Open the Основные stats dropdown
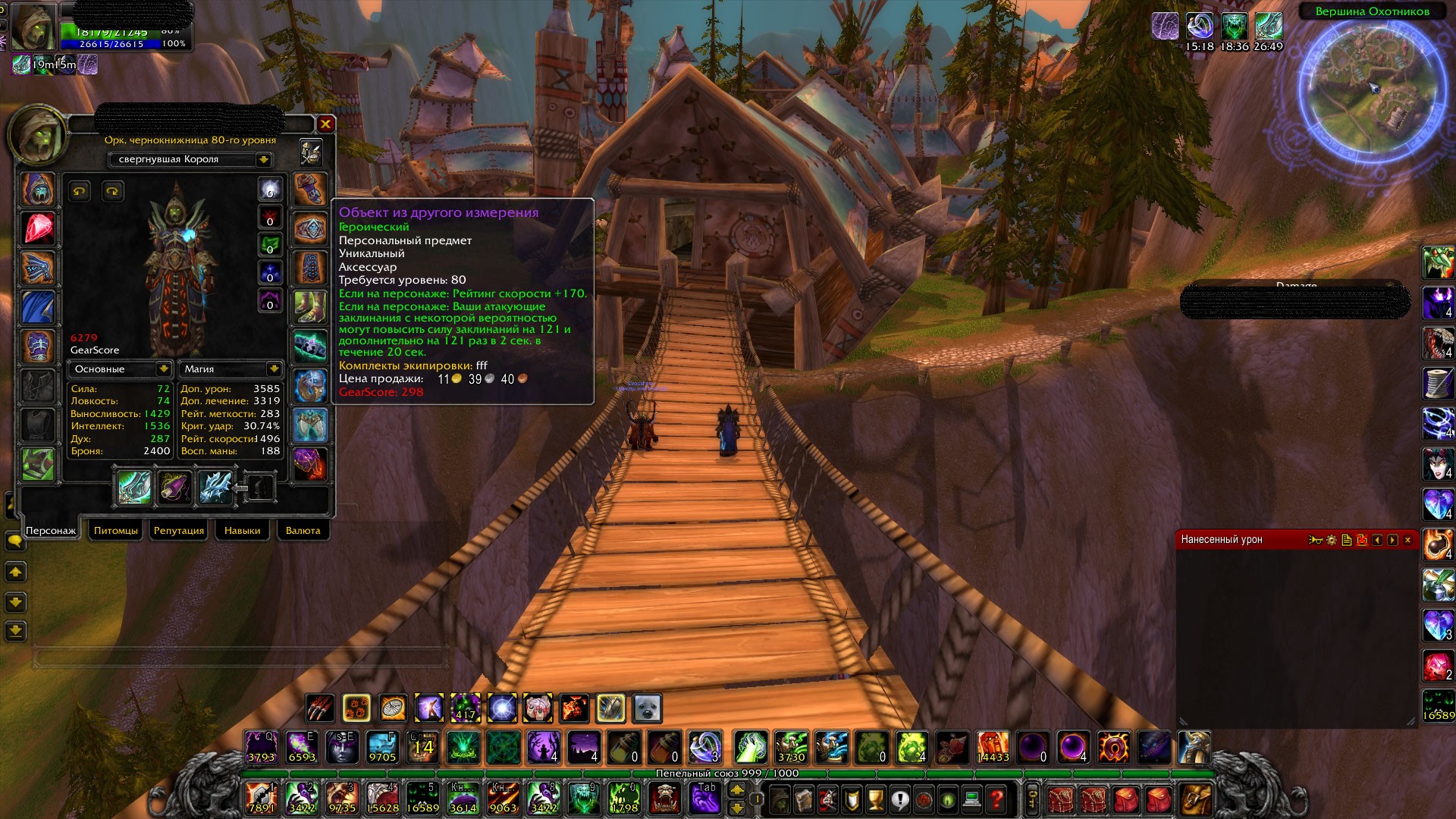 163,369
